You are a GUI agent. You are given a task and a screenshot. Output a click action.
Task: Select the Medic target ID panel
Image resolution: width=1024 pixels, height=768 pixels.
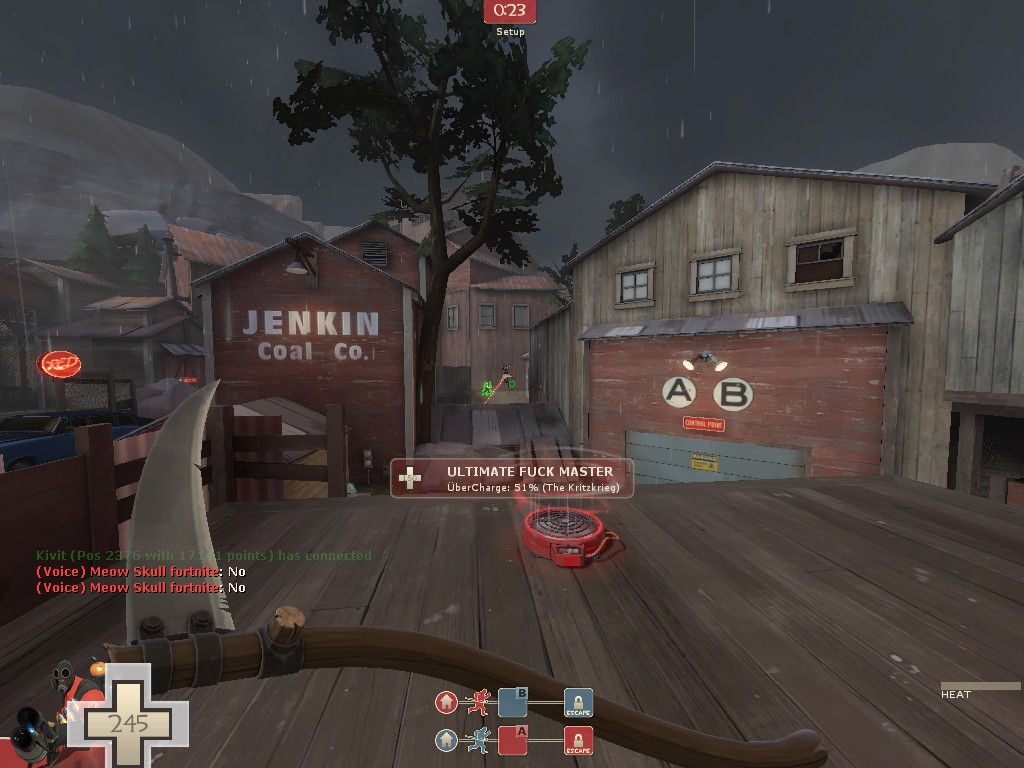pyautogui.click(x=512, y=478)
